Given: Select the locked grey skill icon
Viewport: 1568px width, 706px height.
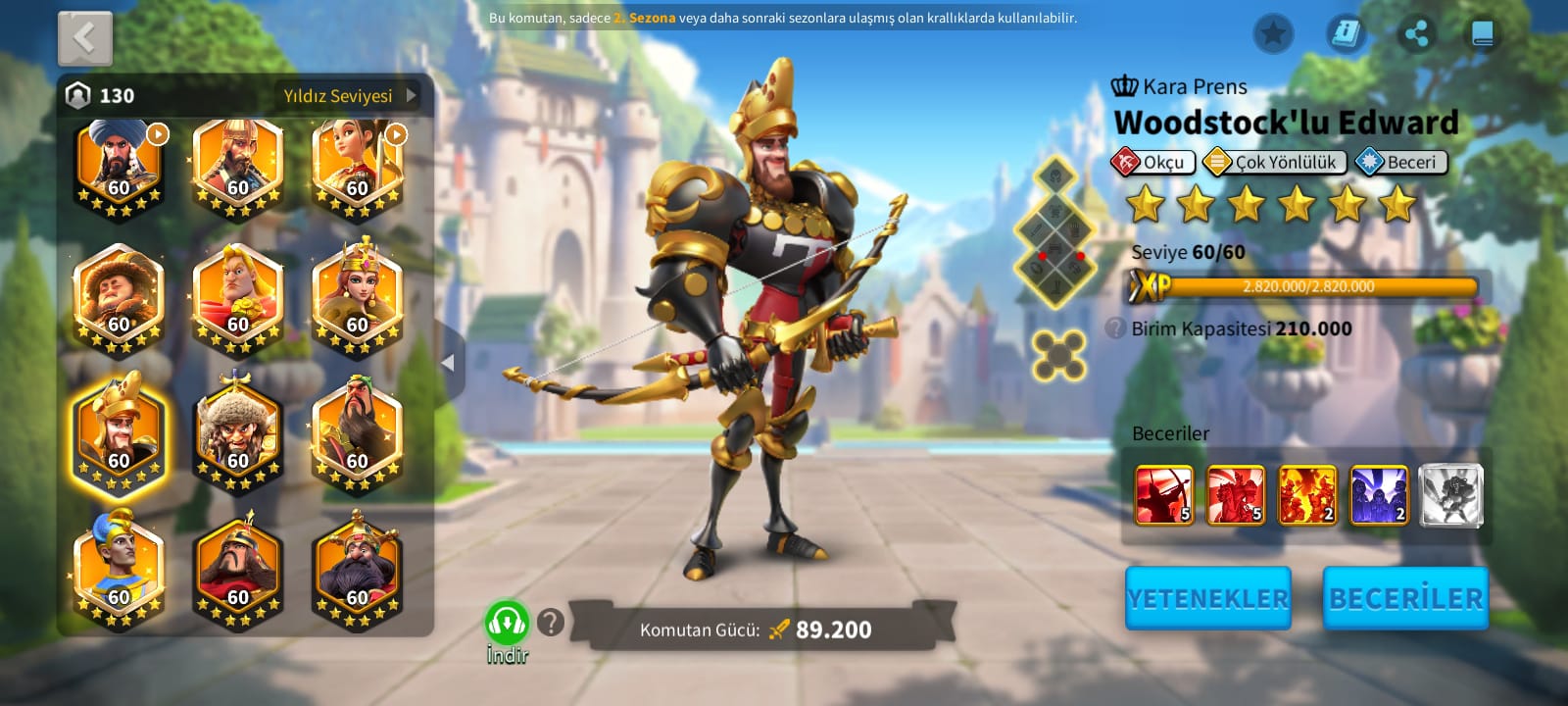Looking at the screenshot, I should pos(1450,495).
